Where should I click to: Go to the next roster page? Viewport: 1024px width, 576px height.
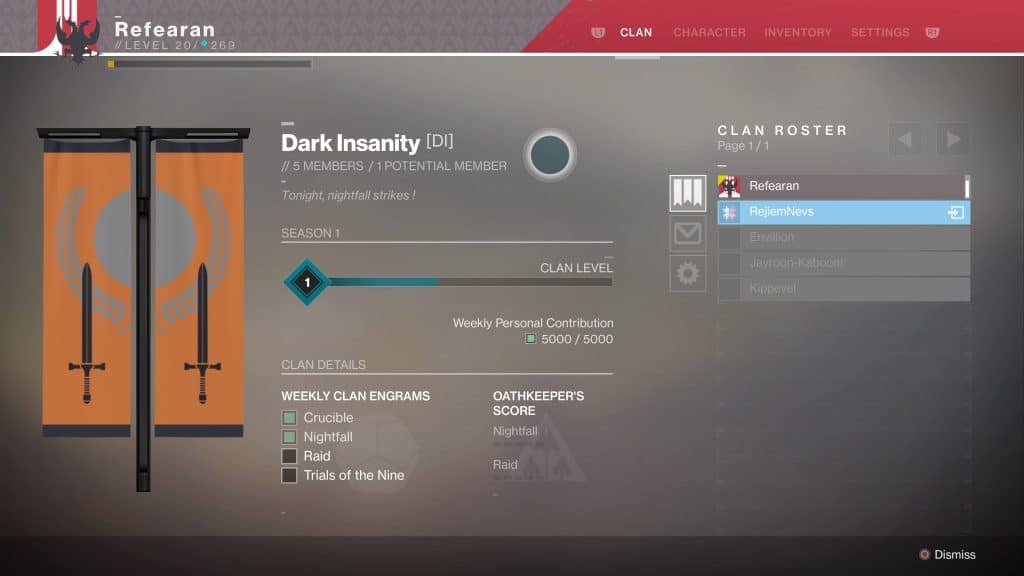click(x=953, y=138)
